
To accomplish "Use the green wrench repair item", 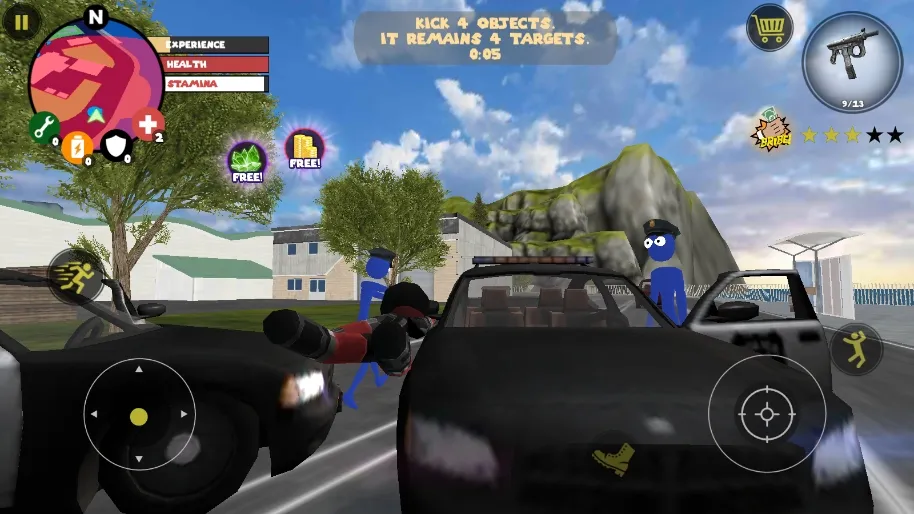I will pos(43,127).
